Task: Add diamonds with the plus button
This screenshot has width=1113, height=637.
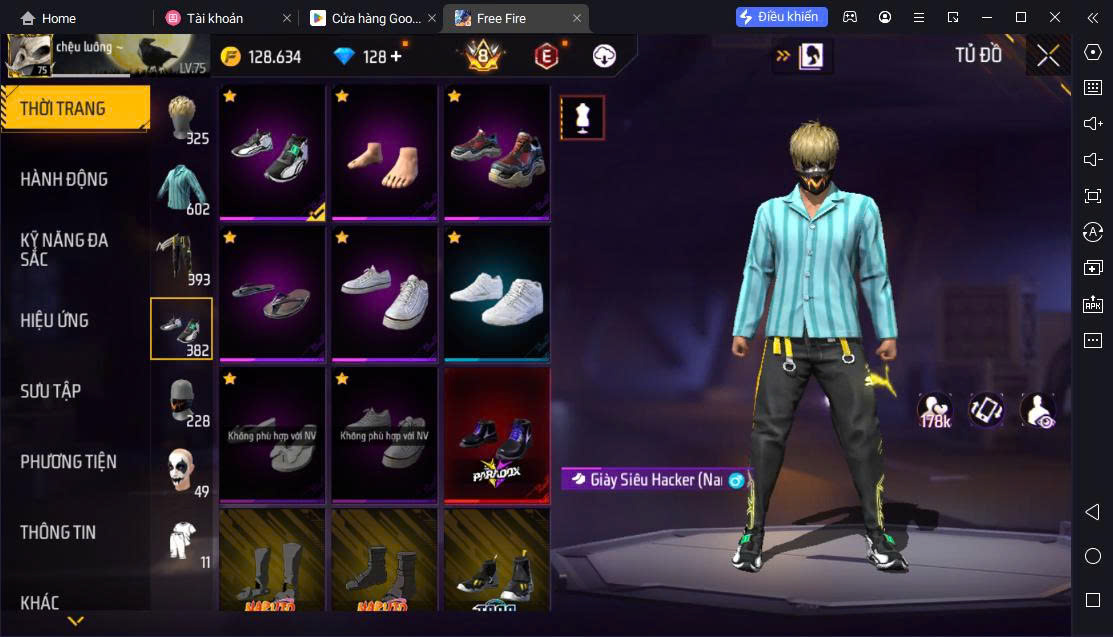Action: pos(396,57)
